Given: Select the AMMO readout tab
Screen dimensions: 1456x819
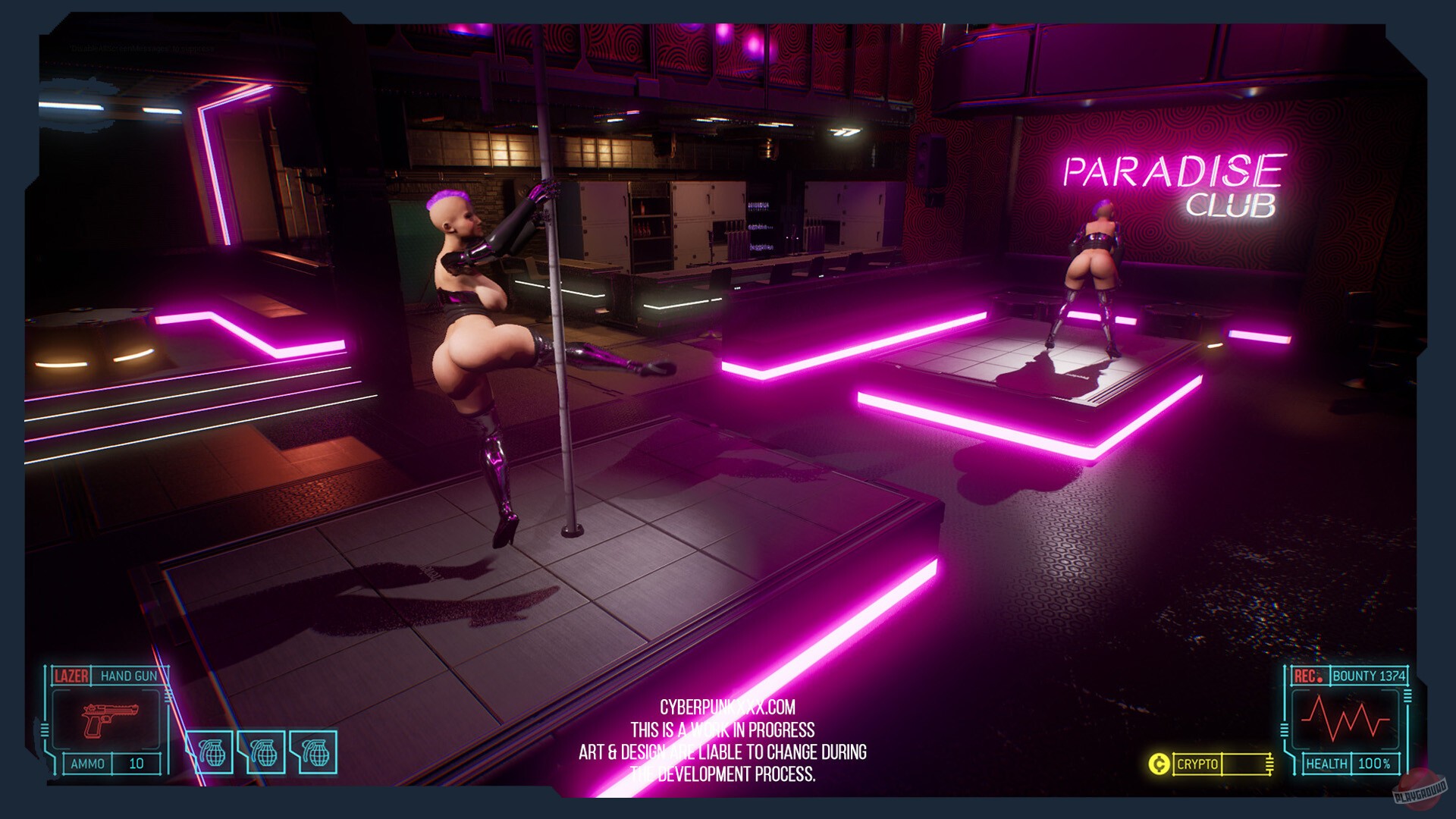Looking at the screenshot, I should (88, 762).
